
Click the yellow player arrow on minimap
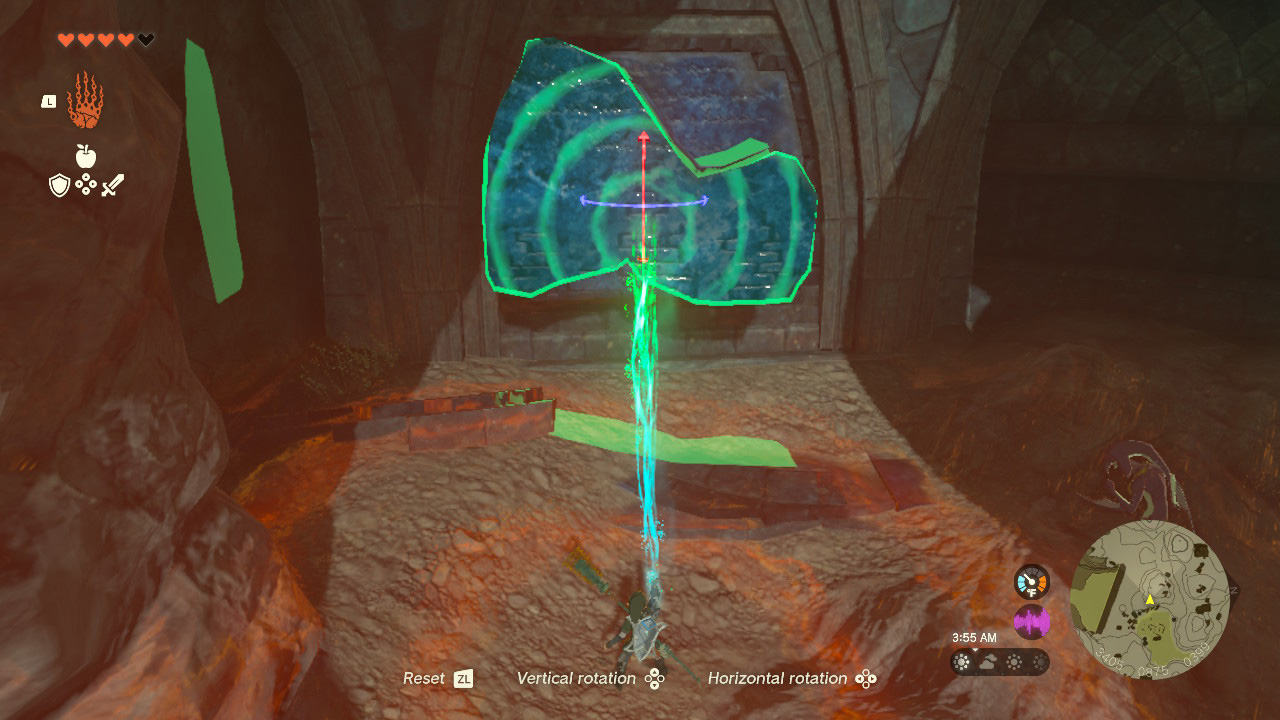pos(1150,600)
